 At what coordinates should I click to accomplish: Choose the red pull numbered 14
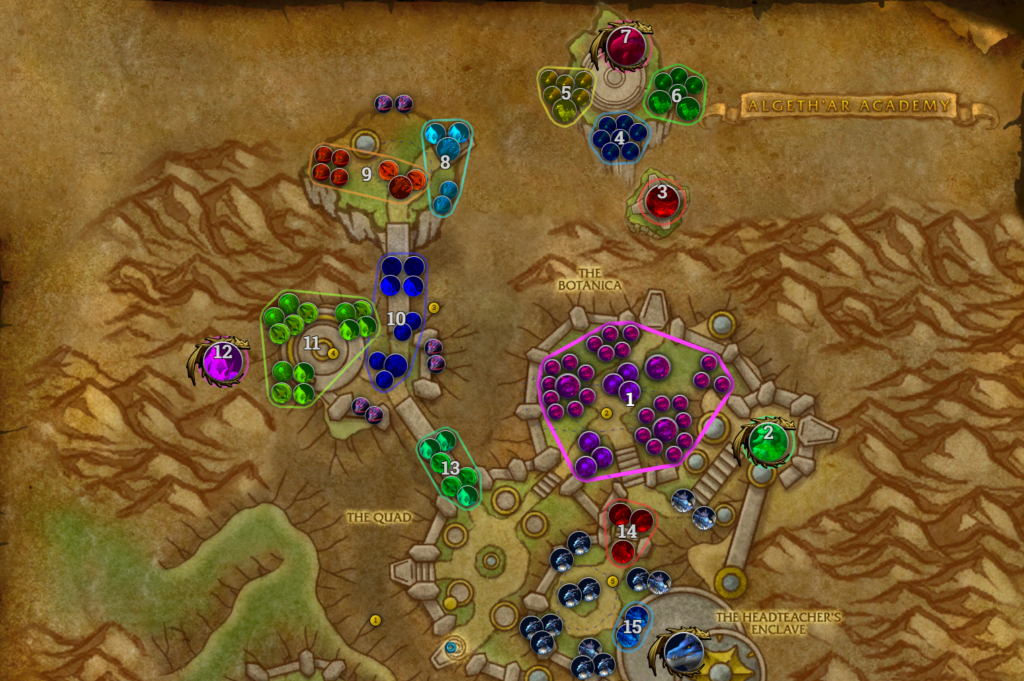pyautogui.click(x=627, y=531)
